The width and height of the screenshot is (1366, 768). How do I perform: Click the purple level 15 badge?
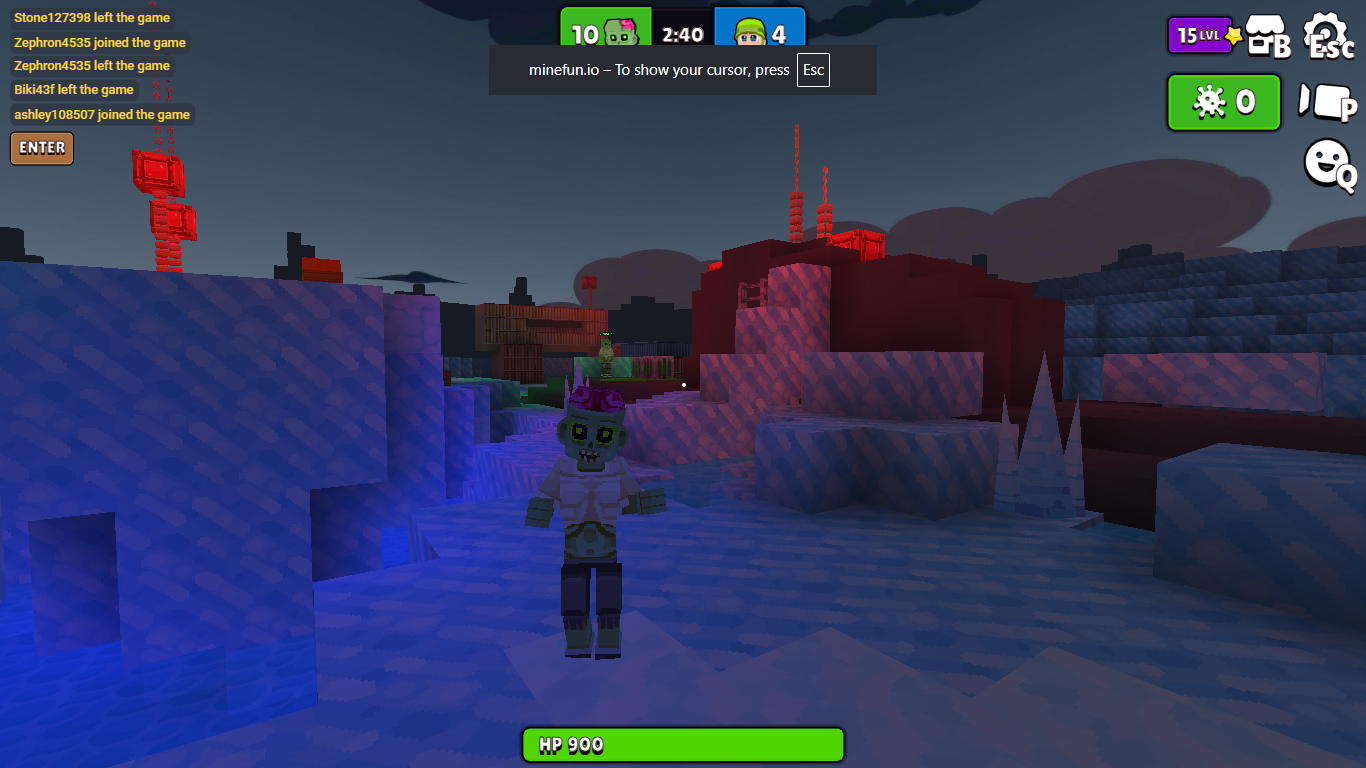point(1201,36)
